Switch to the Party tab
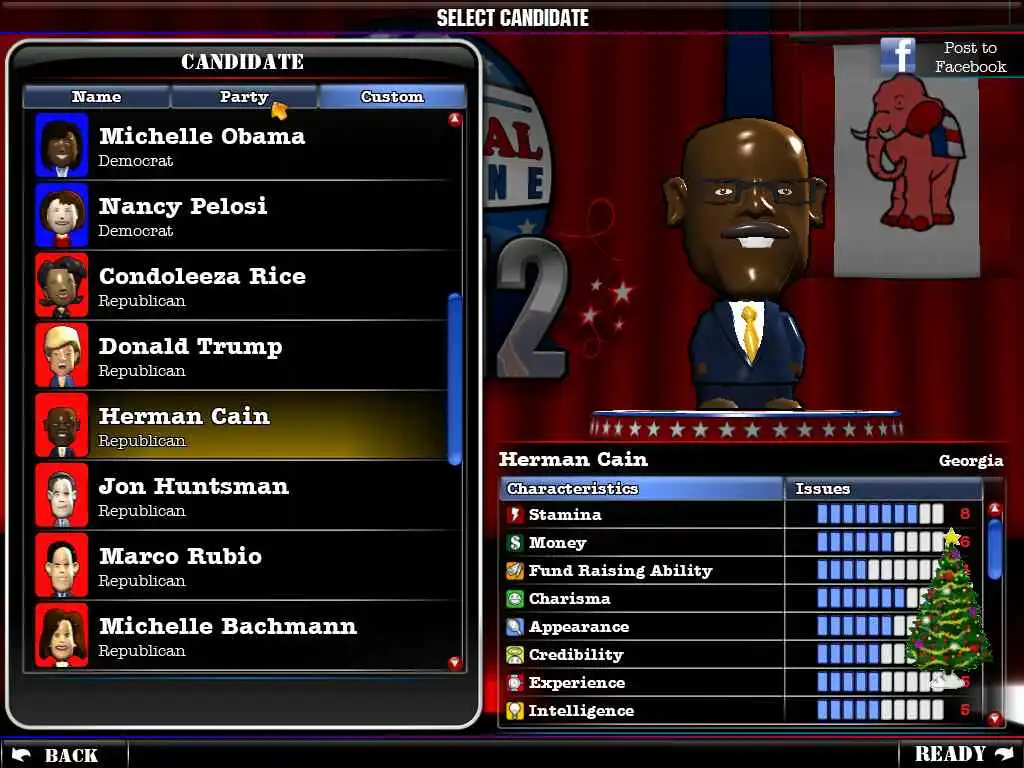Viewport: 1024px width, 768px height. pos(244,97)
